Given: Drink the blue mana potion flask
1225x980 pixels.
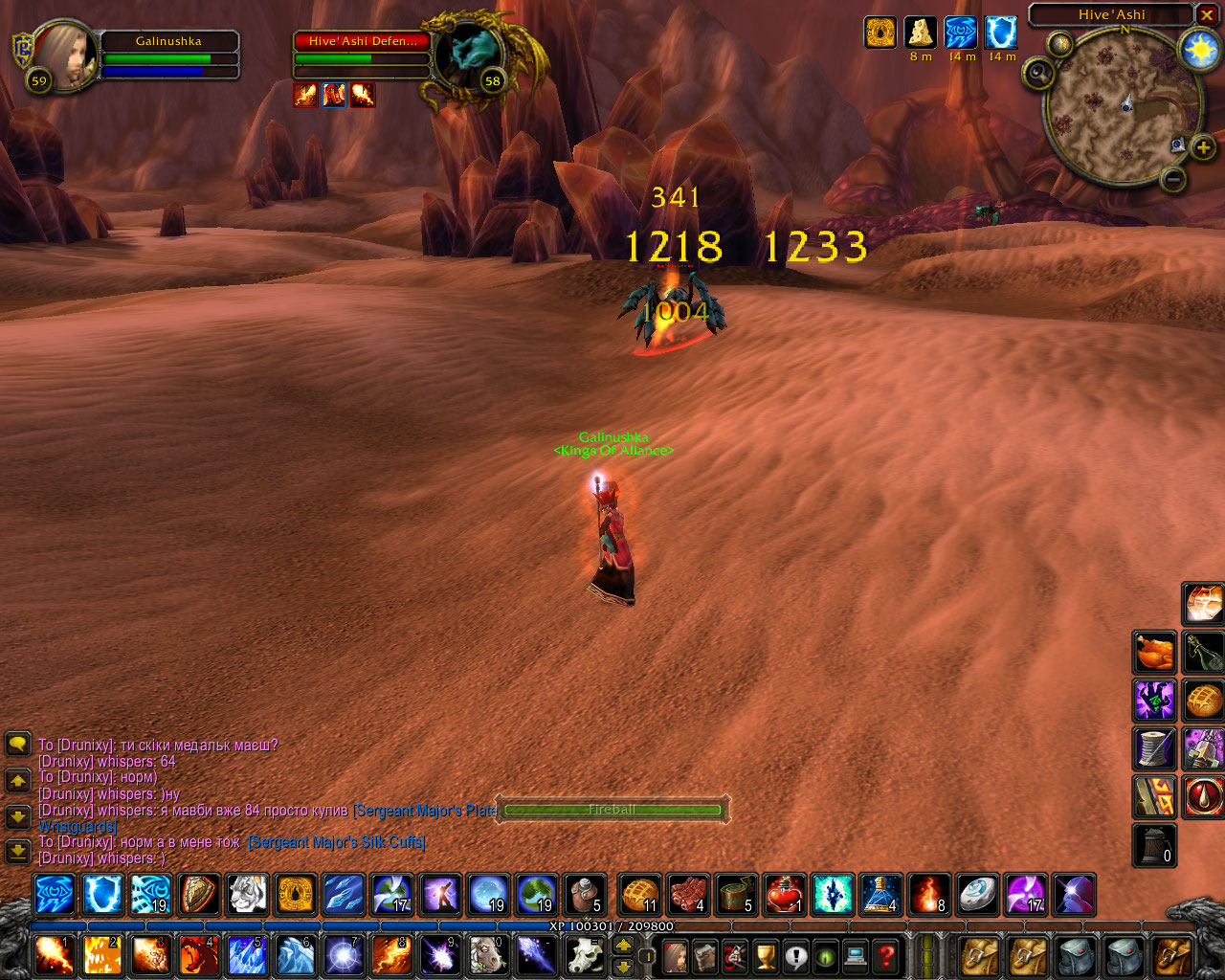Looking at the screenshot, I should coord(880,896).
